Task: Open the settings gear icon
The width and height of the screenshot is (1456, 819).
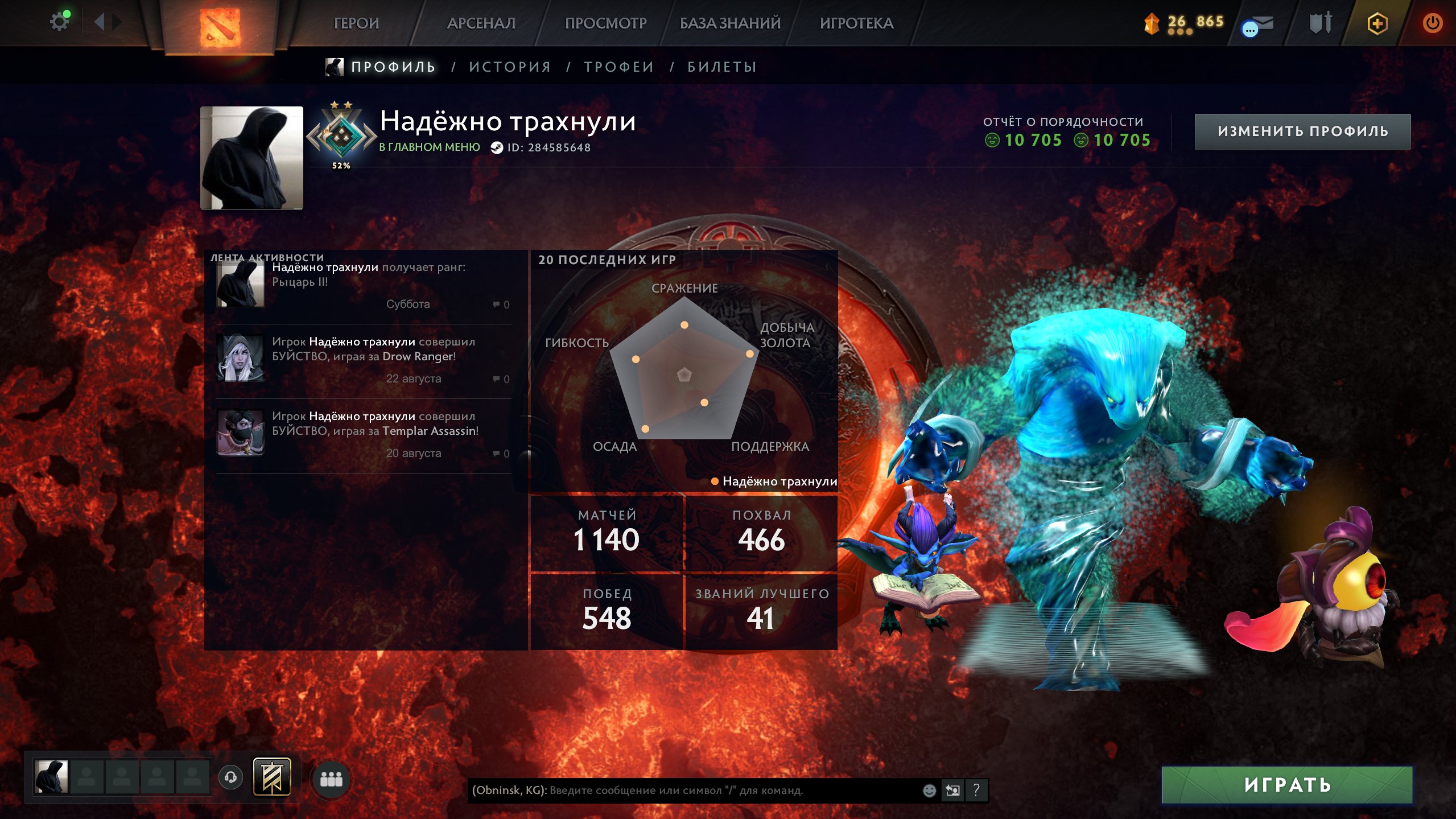Action: coord(59,22)
